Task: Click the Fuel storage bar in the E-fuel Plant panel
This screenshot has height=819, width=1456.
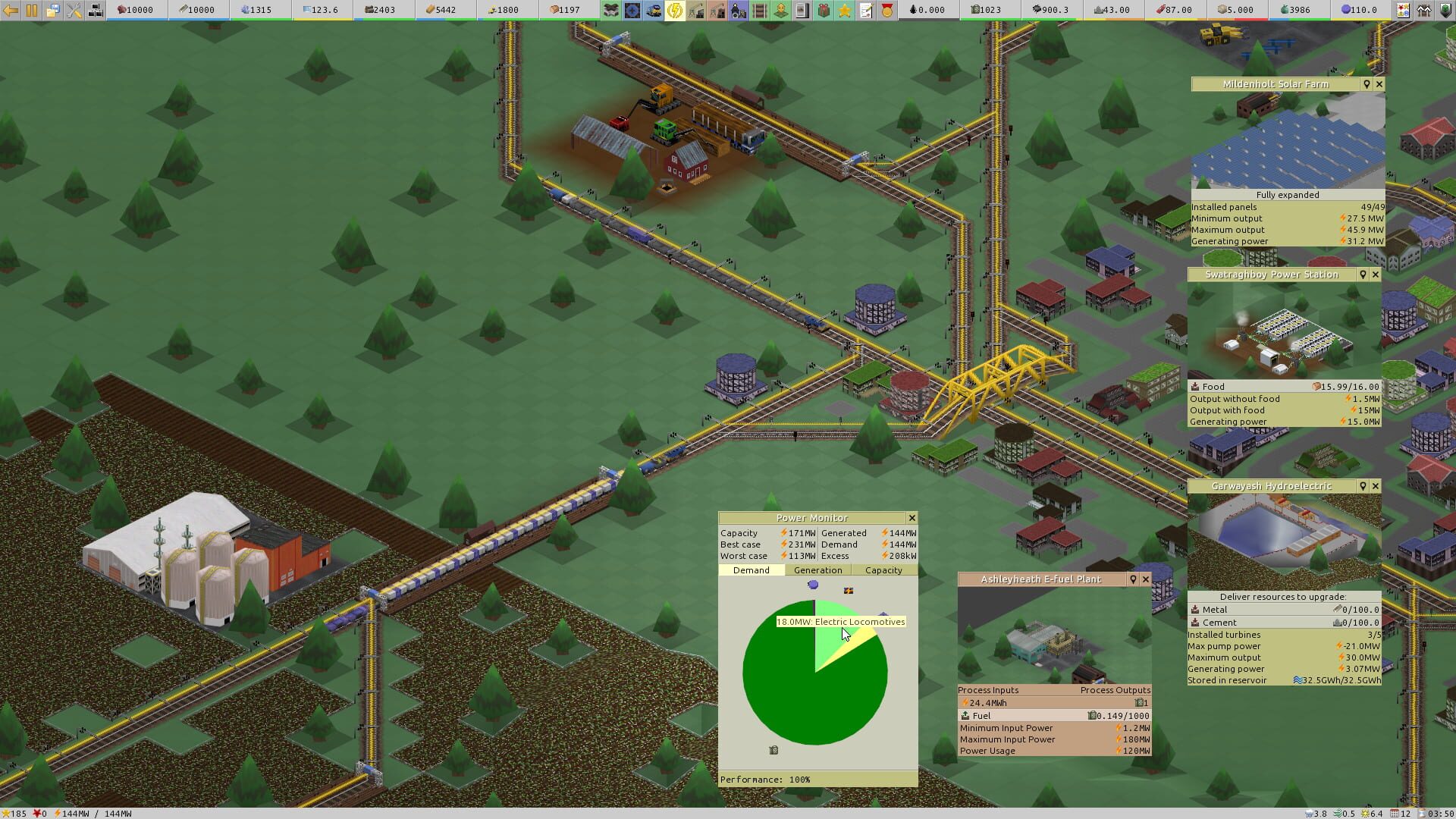Action: [1053, 715]
